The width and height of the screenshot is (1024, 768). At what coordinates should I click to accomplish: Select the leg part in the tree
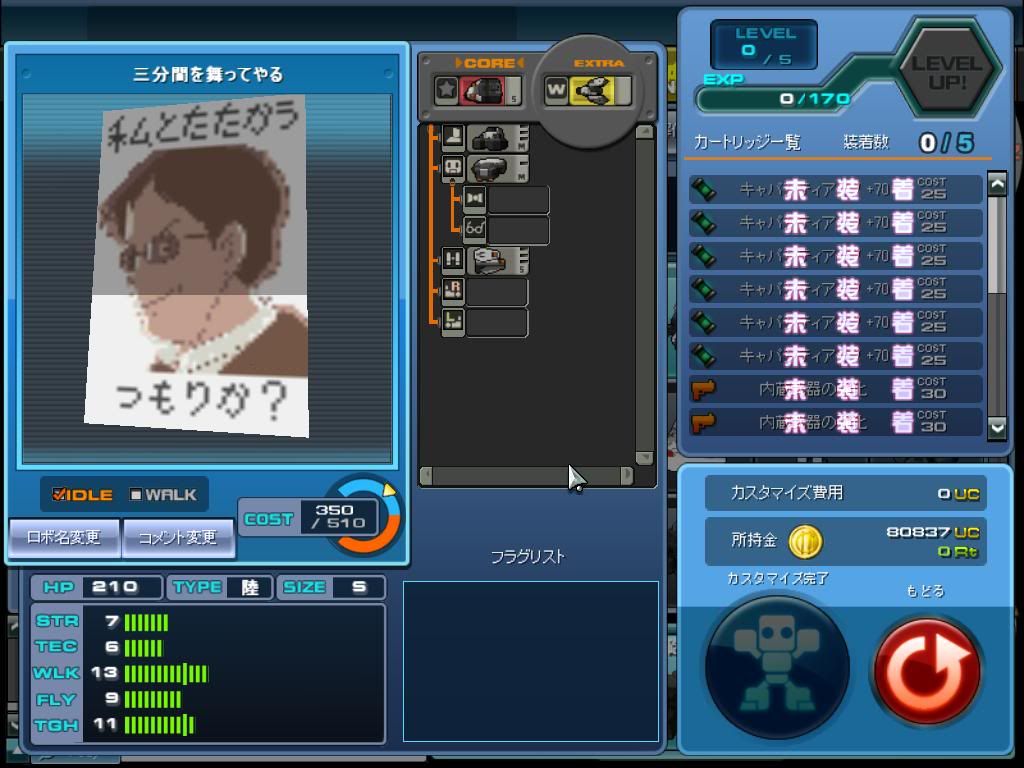487,138
